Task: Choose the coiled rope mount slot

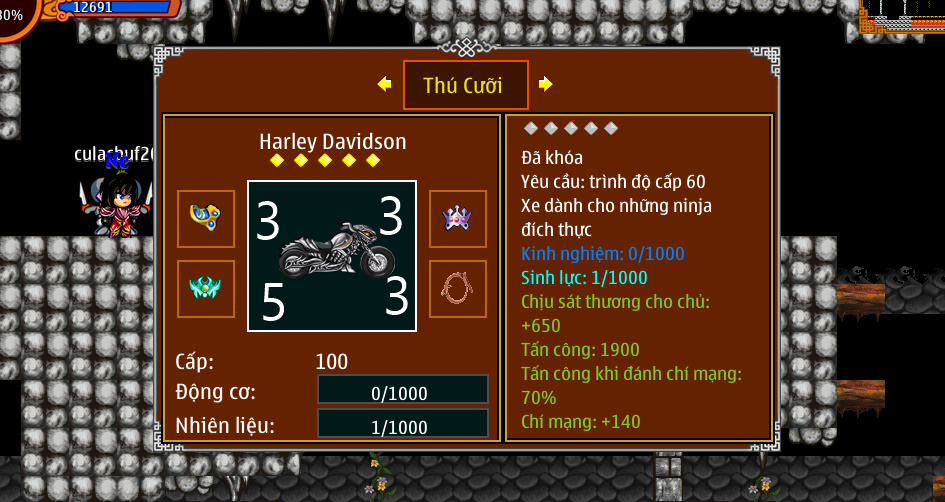Action: [x=458, y=289]
